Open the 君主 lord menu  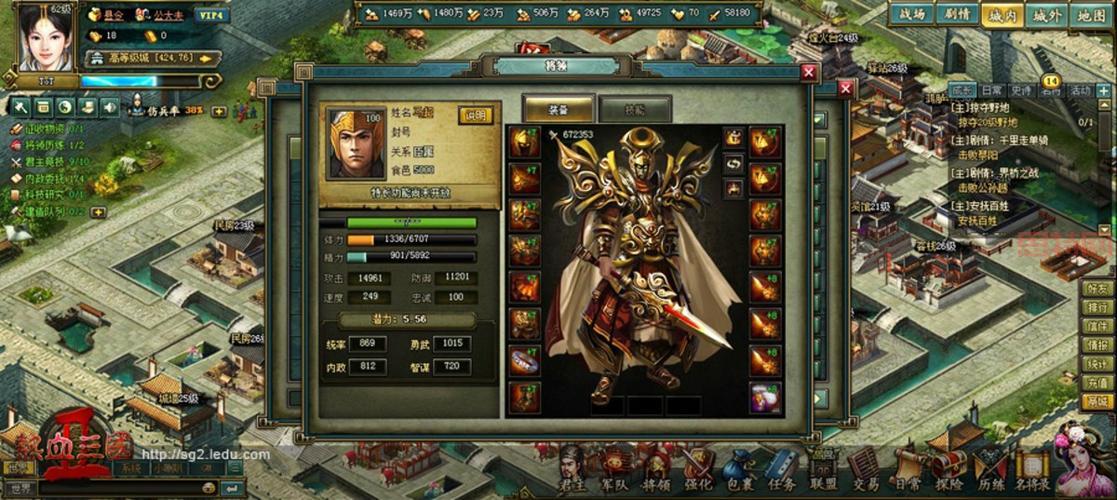pos(573,472)
